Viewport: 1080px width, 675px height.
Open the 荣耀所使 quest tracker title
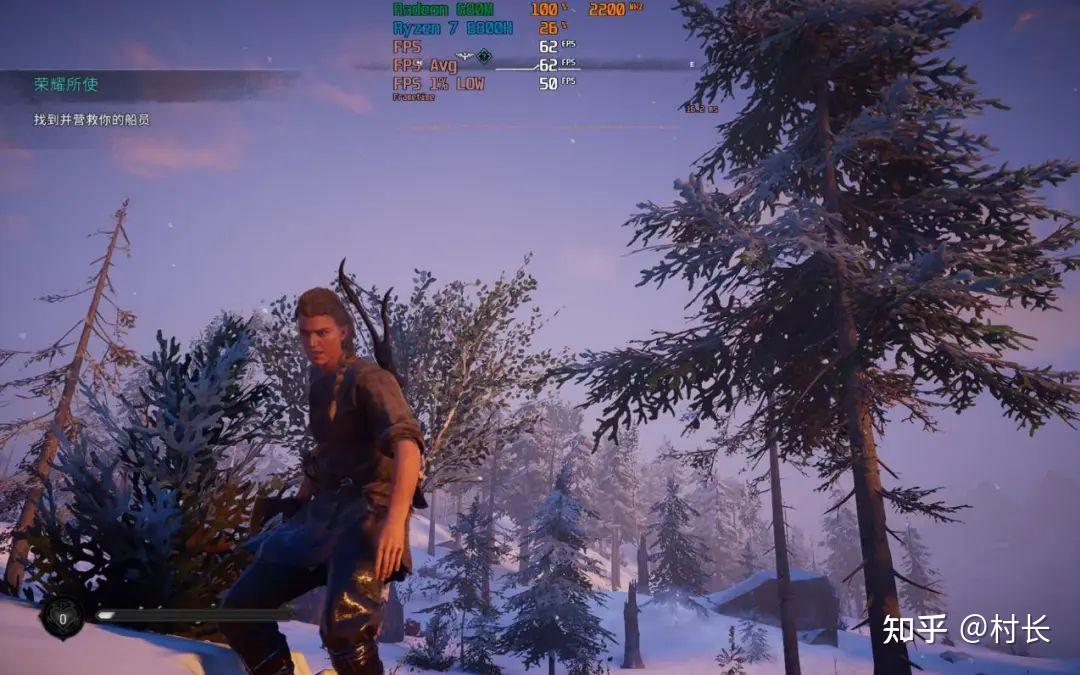[67, 85]
